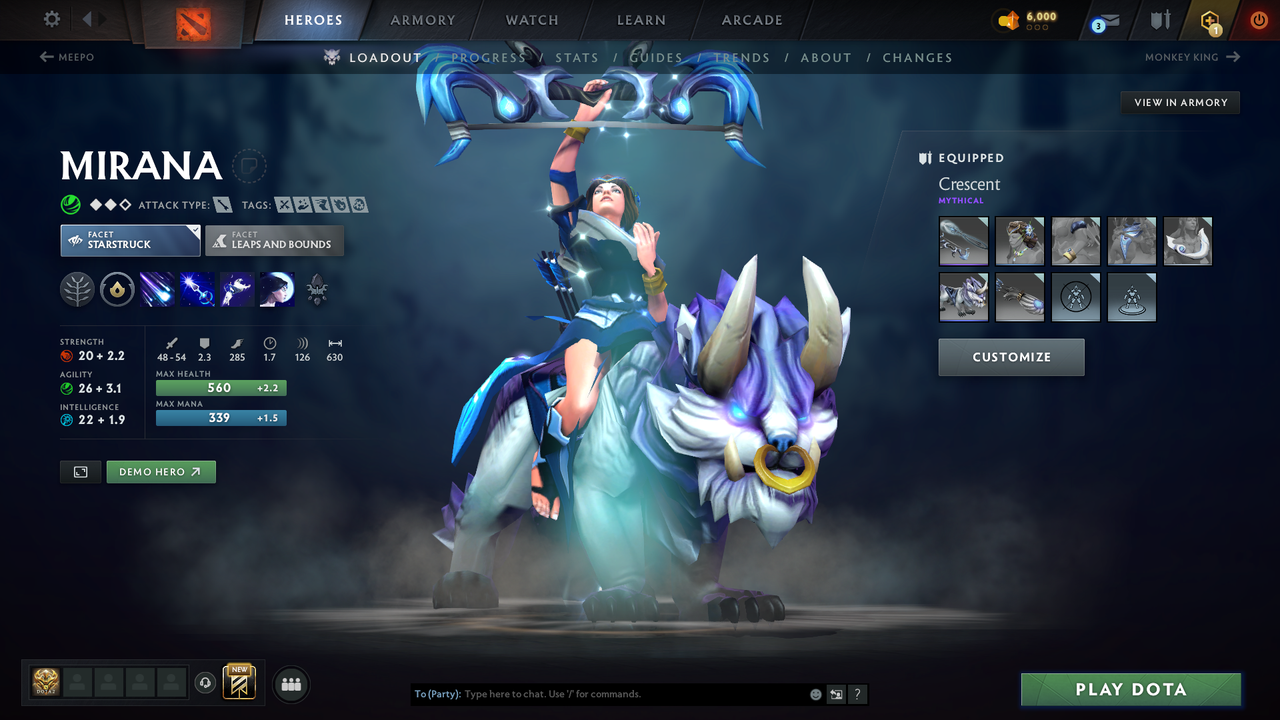Click the Customize button
The image size is (1280, 720).
click(x=1011, y=357)
